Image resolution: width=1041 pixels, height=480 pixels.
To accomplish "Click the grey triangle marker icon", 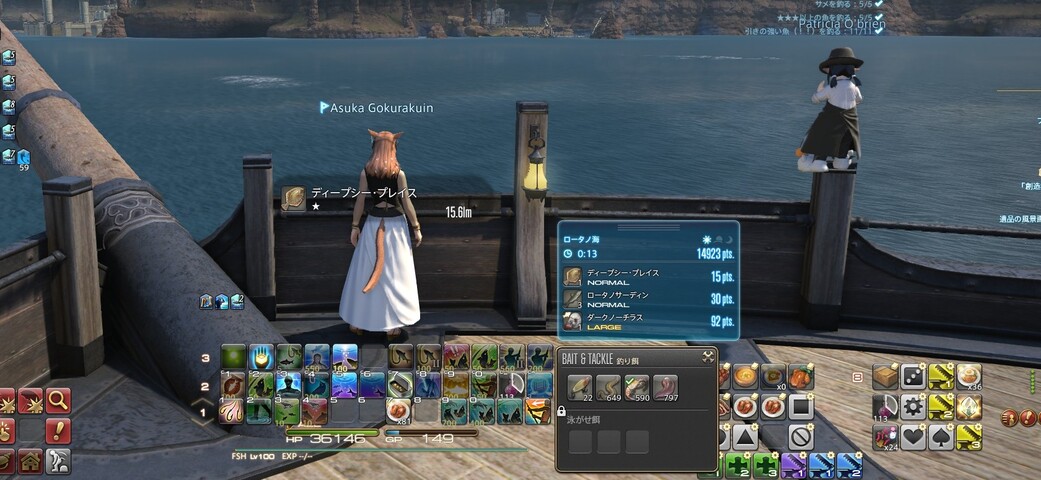I will point(744,437).
